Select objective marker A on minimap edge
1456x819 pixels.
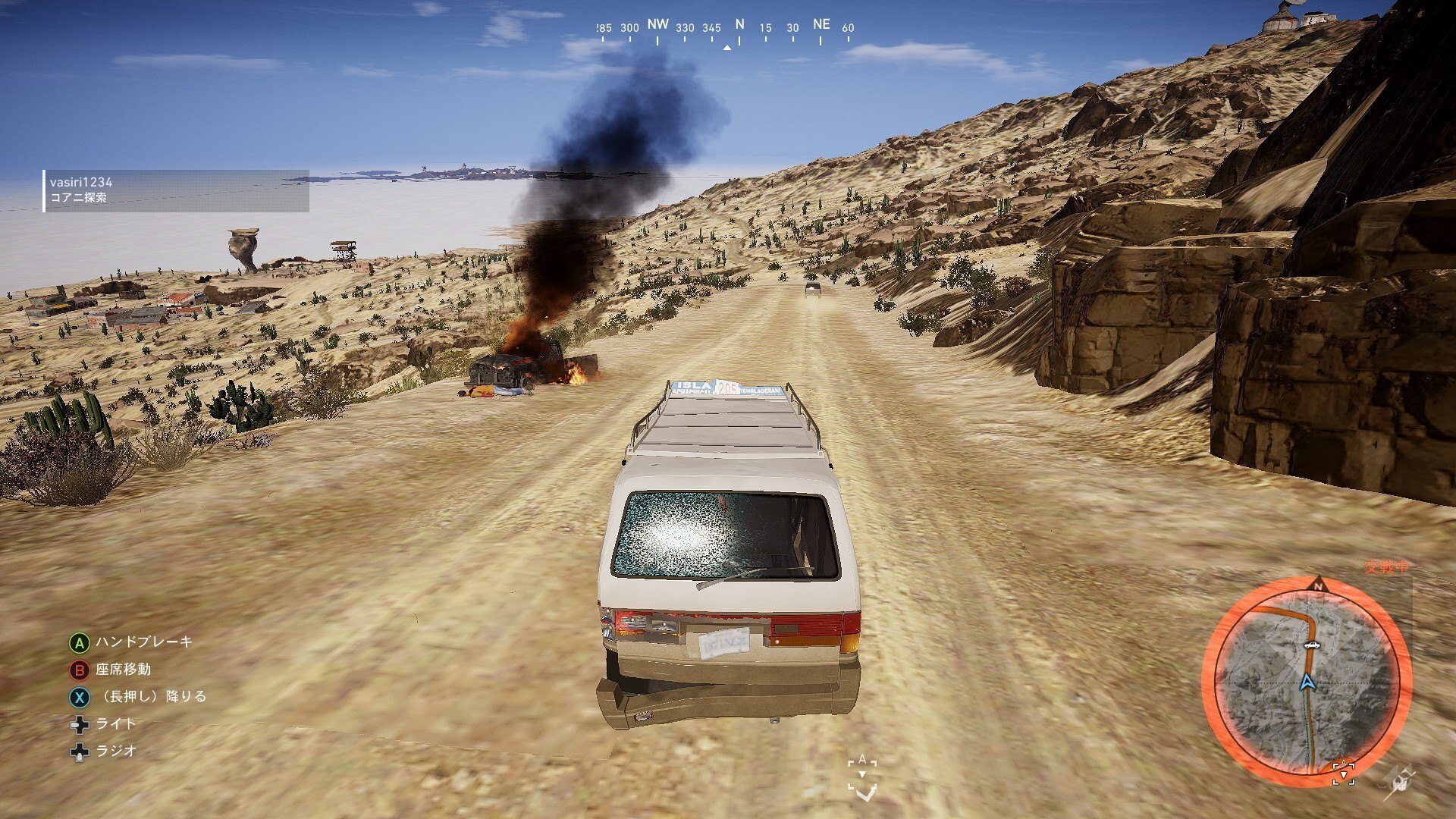1343,772
